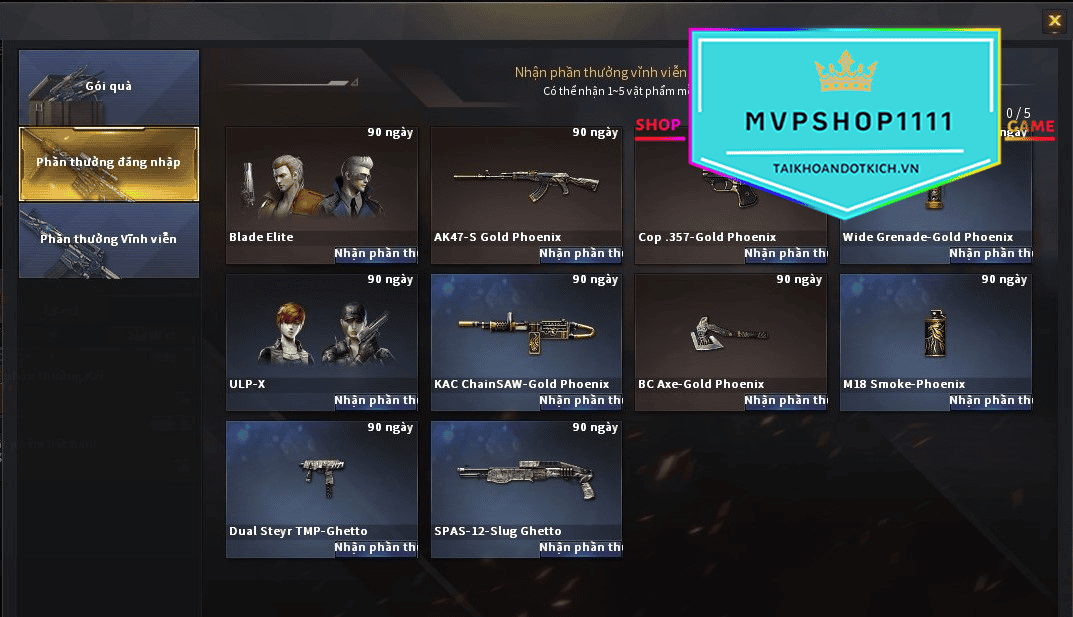Claim the SPAS-12-Slug Ghetto reward
Image resolution: width=1073 pixels, height=617 pixels.
[x=579, y=548]
